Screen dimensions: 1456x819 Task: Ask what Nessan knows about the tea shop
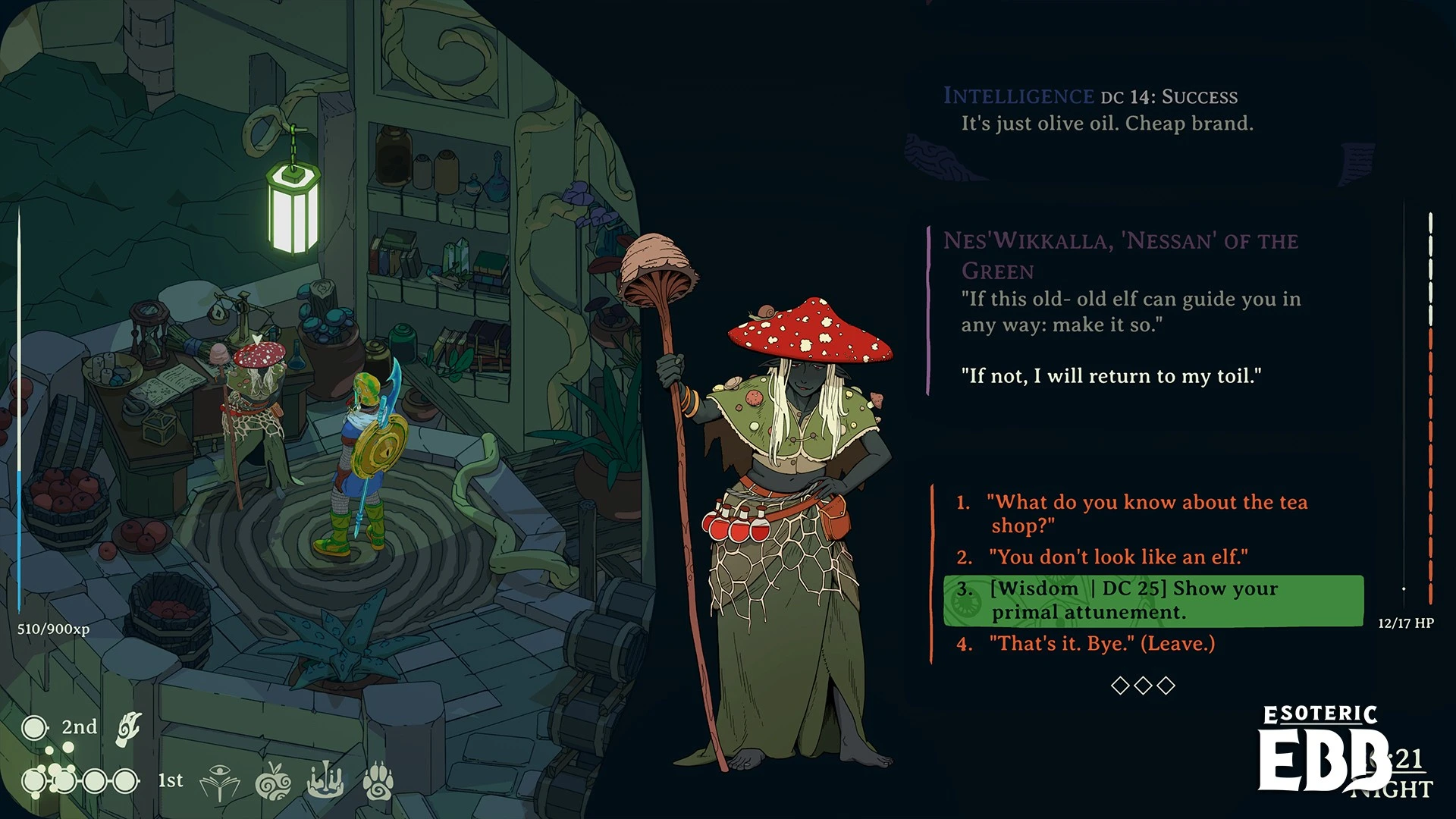pos(1148,513)
